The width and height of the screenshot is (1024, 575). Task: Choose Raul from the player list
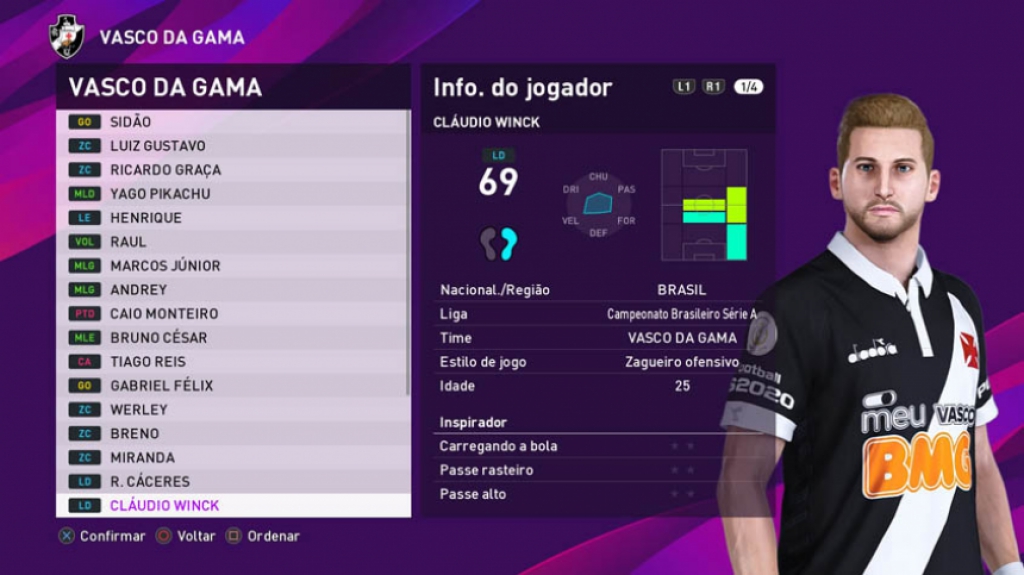[x=232, y=241]
